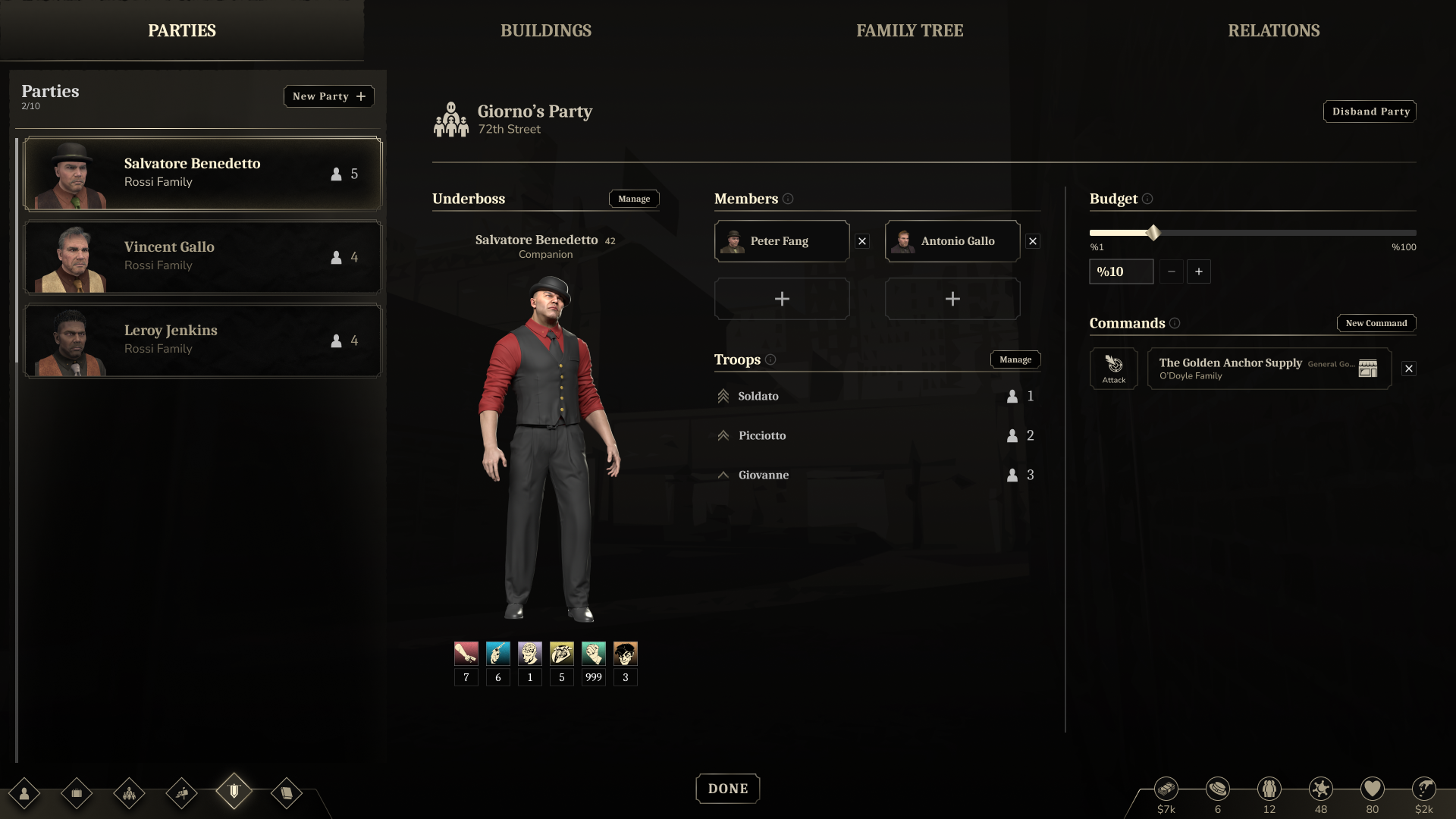The width and height of the screenshot is (1456, 819).
Task: Create a New Party
Action: 328,96
